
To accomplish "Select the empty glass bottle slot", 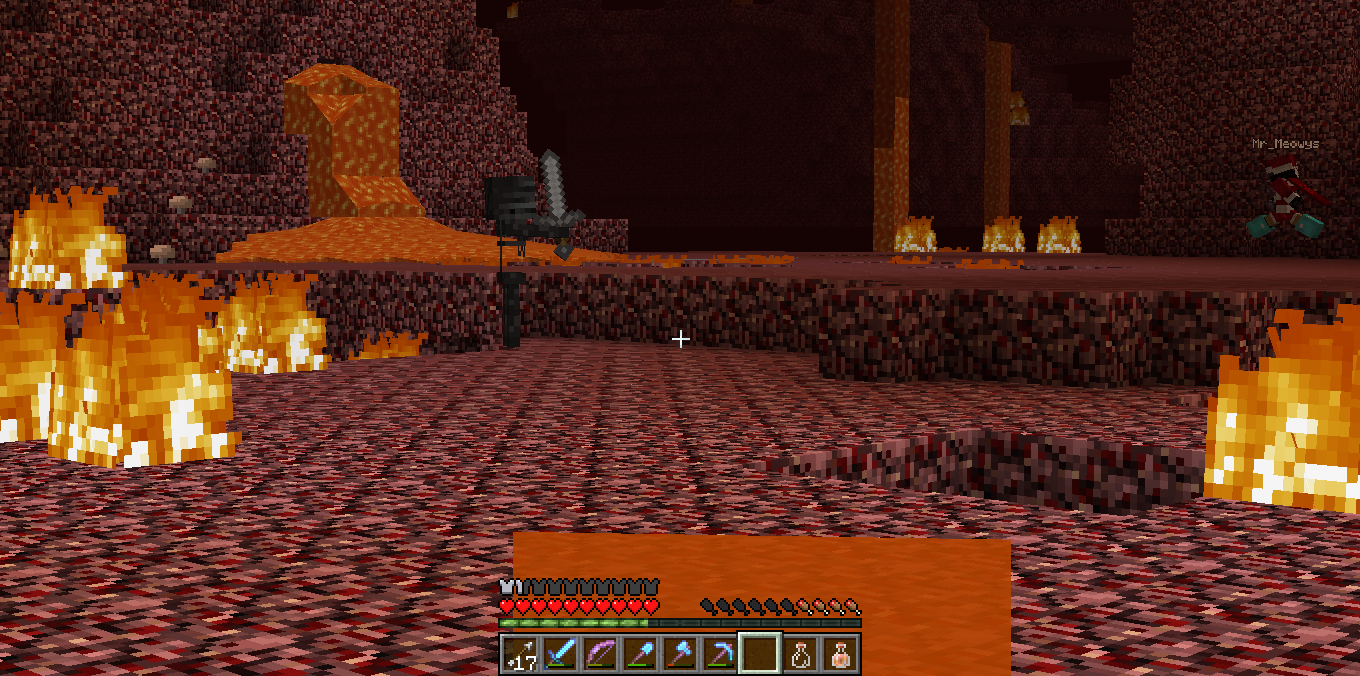I will pos(800,654).
